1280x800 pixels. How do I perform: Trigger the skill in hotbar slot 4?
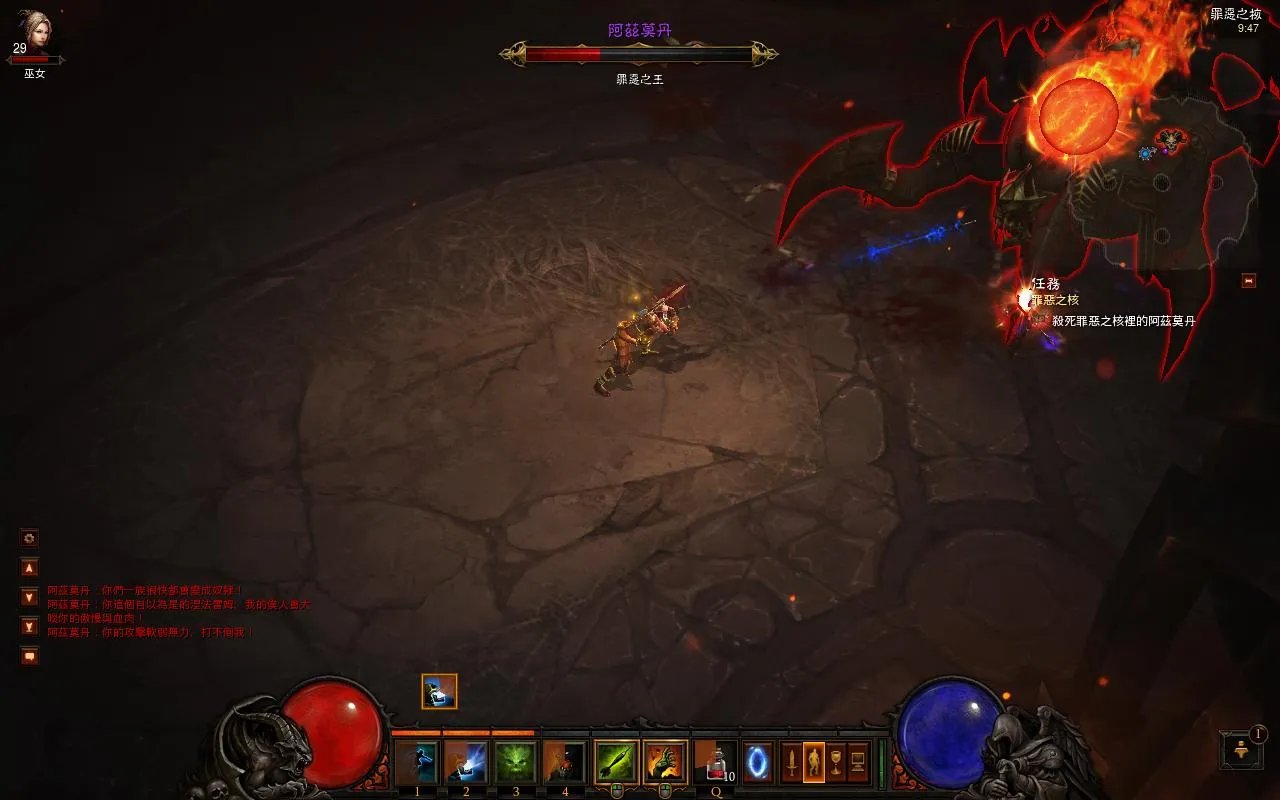(565, 763)
